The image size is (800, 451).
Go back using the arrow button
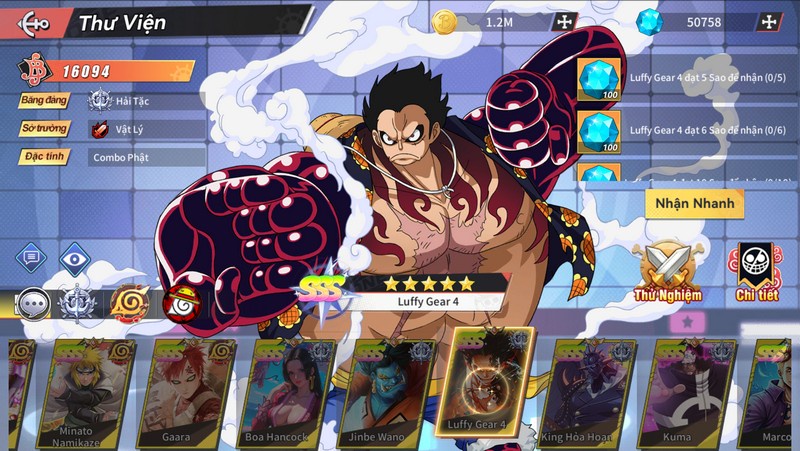34,22
